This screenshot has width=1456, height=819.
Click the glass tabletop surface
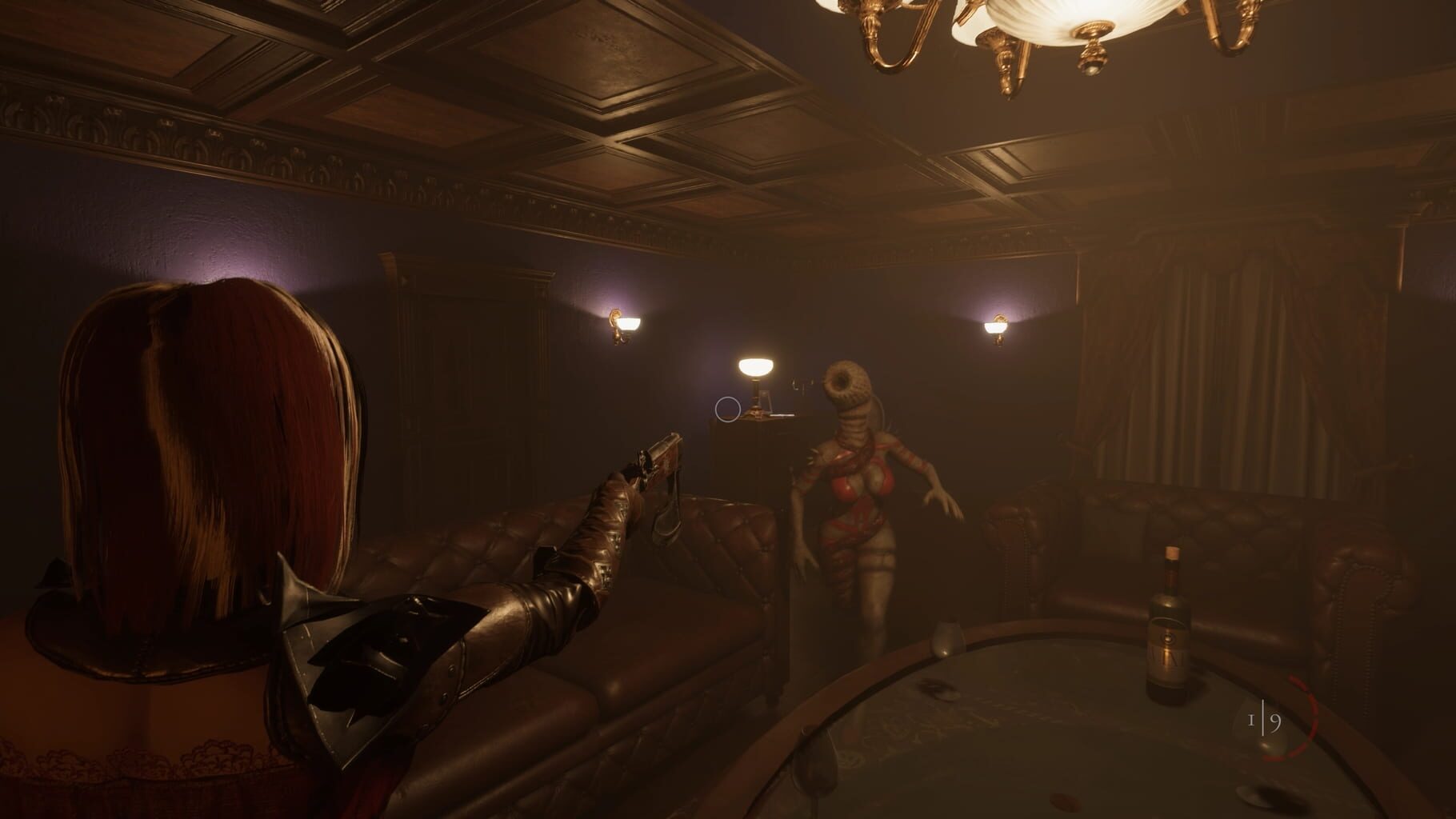1000,744
